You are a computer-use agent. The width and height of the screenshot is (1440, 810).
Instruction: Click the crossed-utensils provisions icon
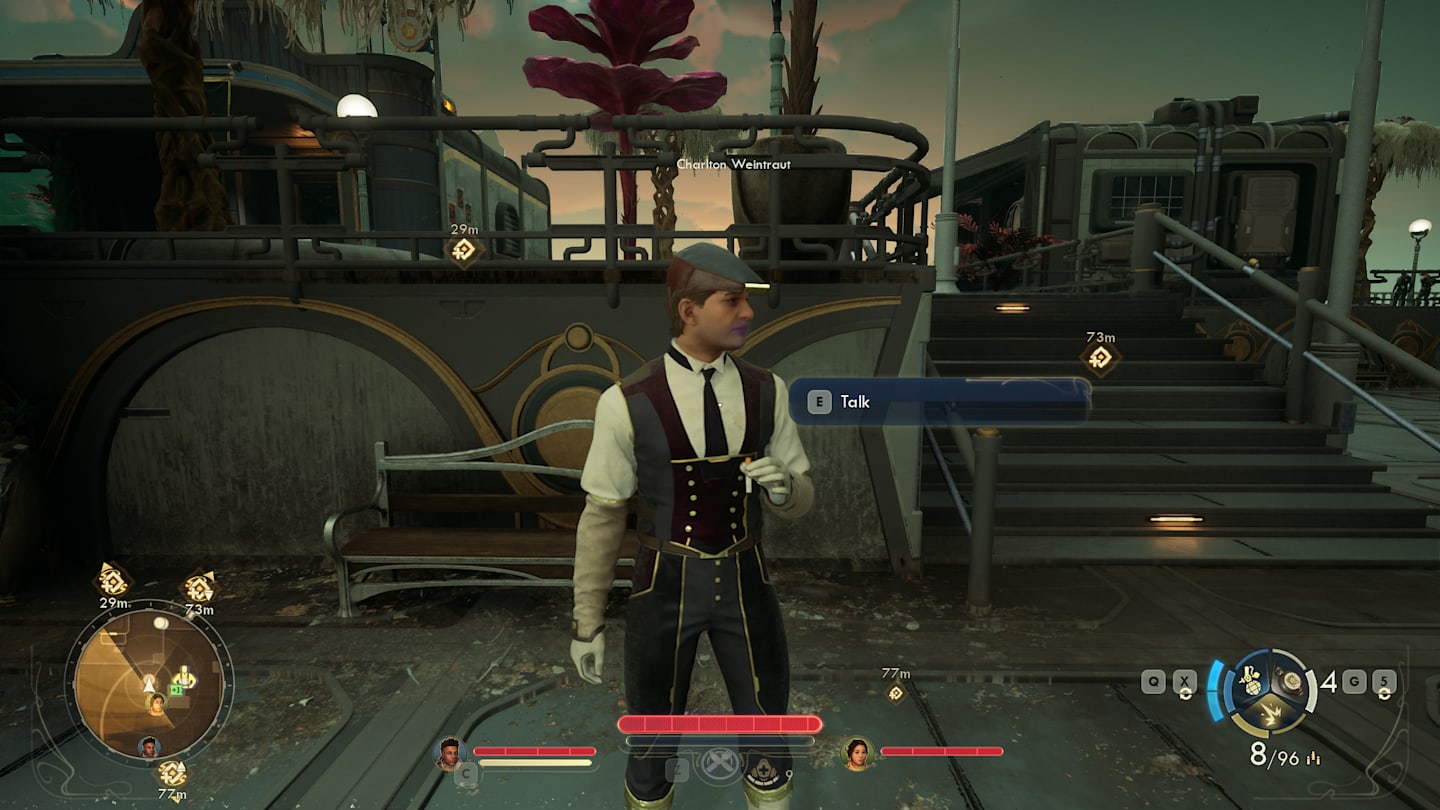point(720,763)
